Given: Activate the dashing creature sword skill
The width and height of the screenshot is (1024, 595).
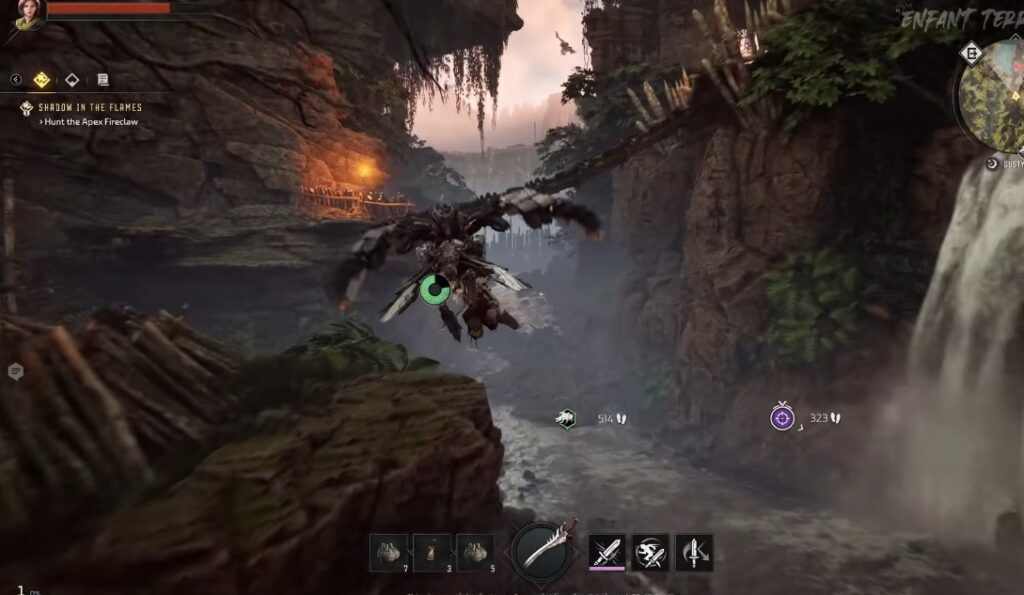Looking at the screenshot, I should pyautogui.click(x=650, y=551).
